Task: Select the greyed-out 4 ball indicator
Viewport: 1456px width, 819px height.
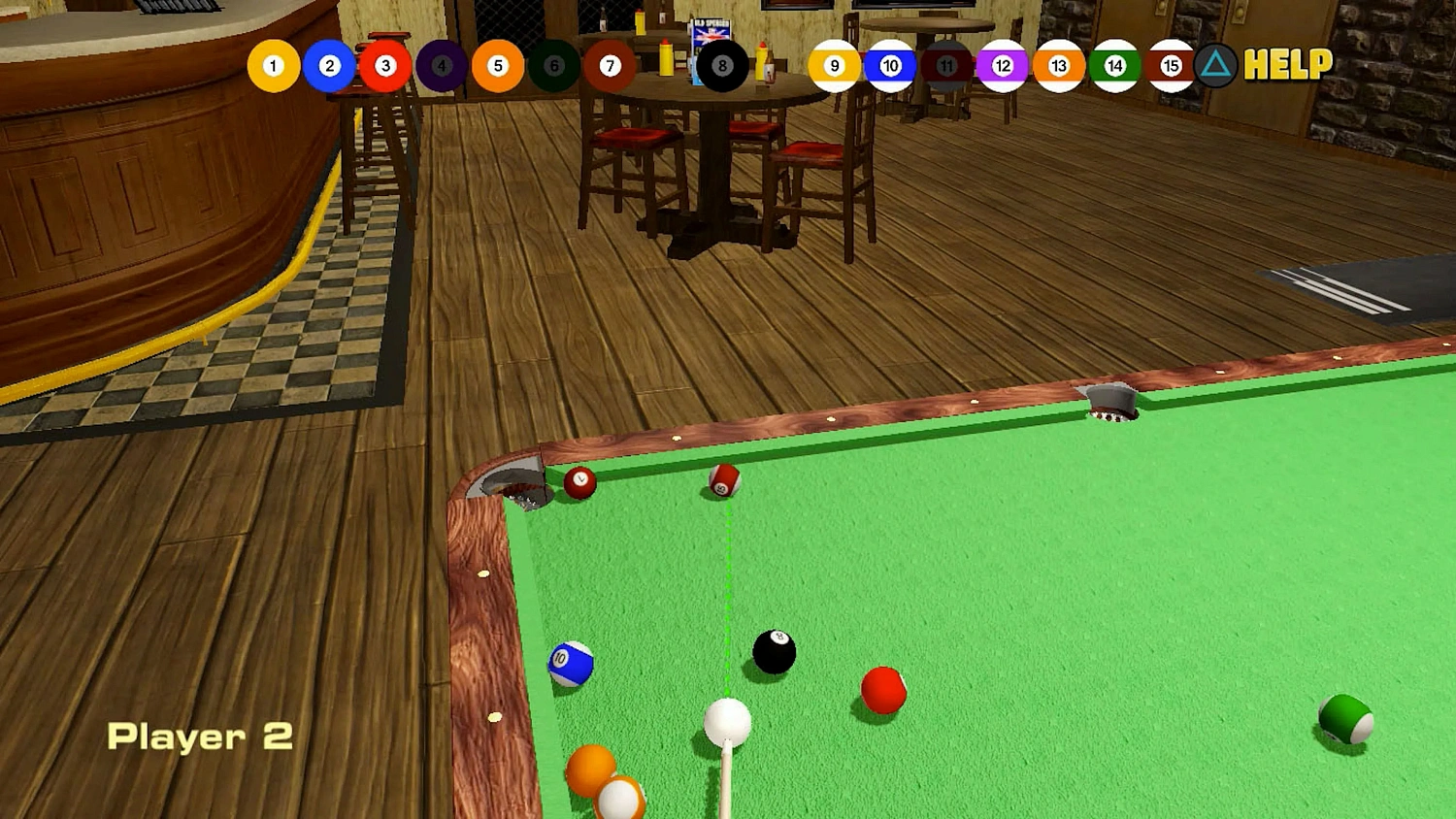Action: pyautogui.click(x=441, y=65)
